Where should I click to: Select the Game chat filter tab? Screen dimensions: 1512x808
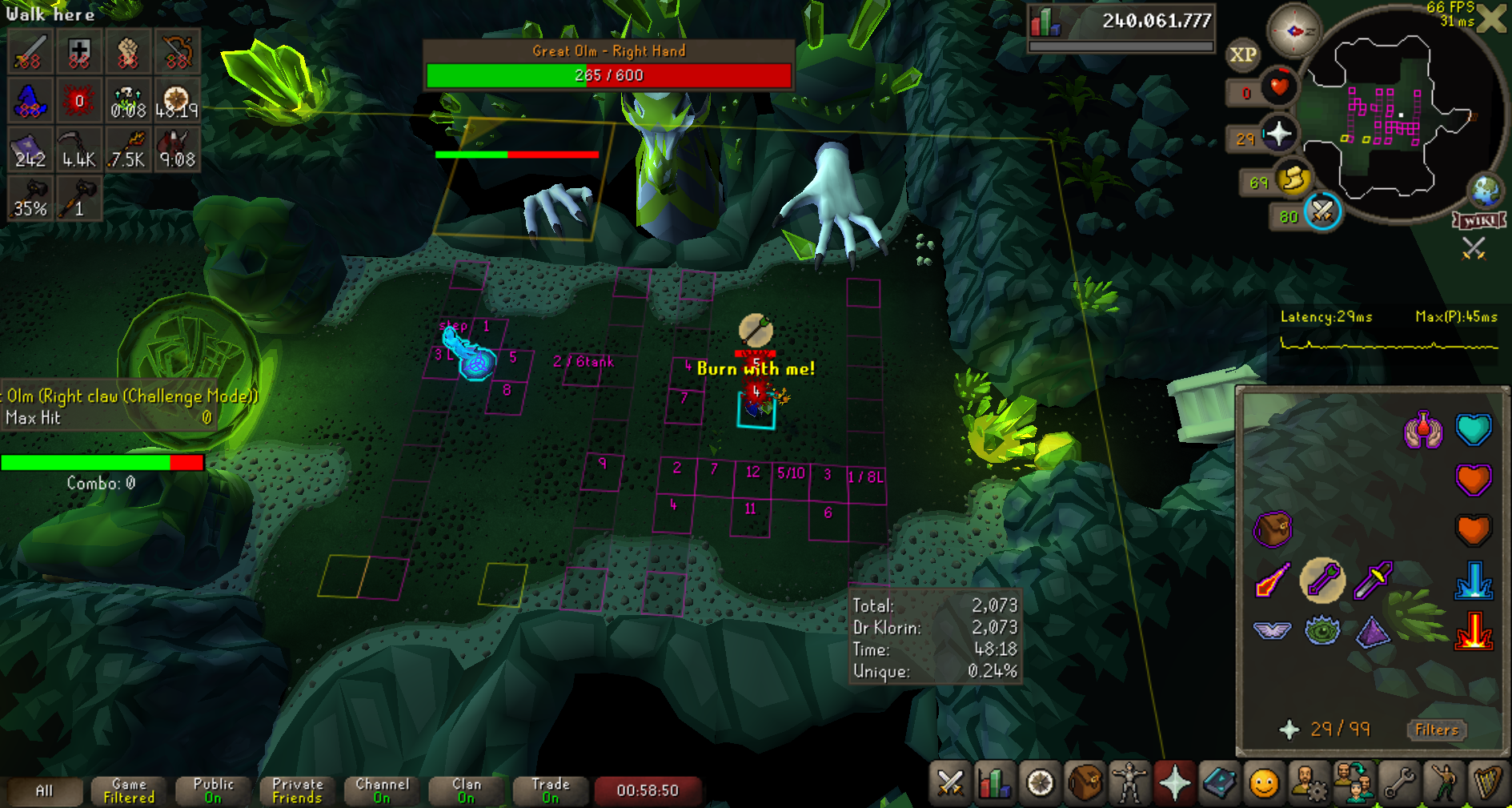click(129, 790)
